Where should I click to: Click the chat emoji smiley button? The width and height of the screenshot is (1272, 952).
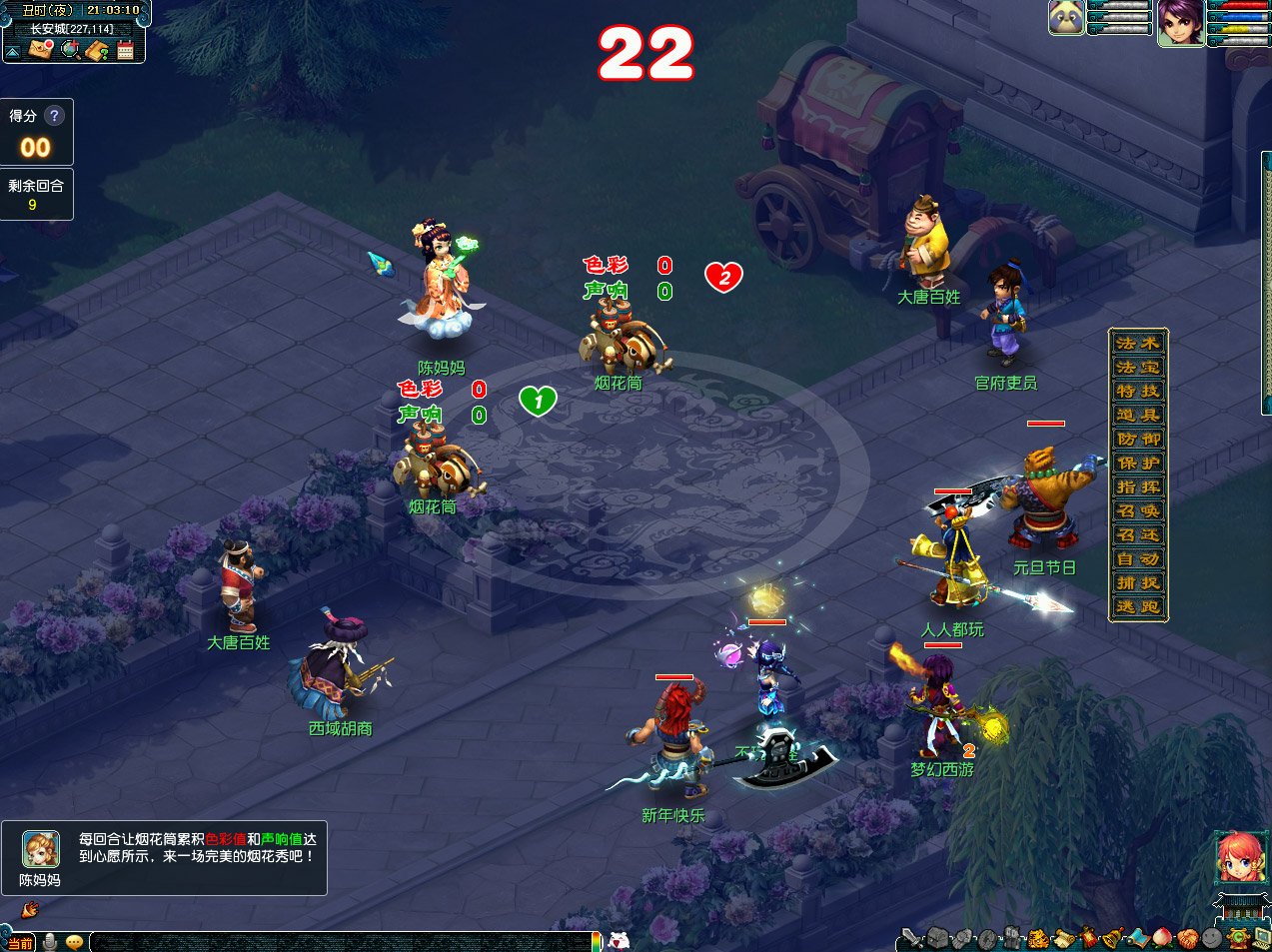pos(74,942)
